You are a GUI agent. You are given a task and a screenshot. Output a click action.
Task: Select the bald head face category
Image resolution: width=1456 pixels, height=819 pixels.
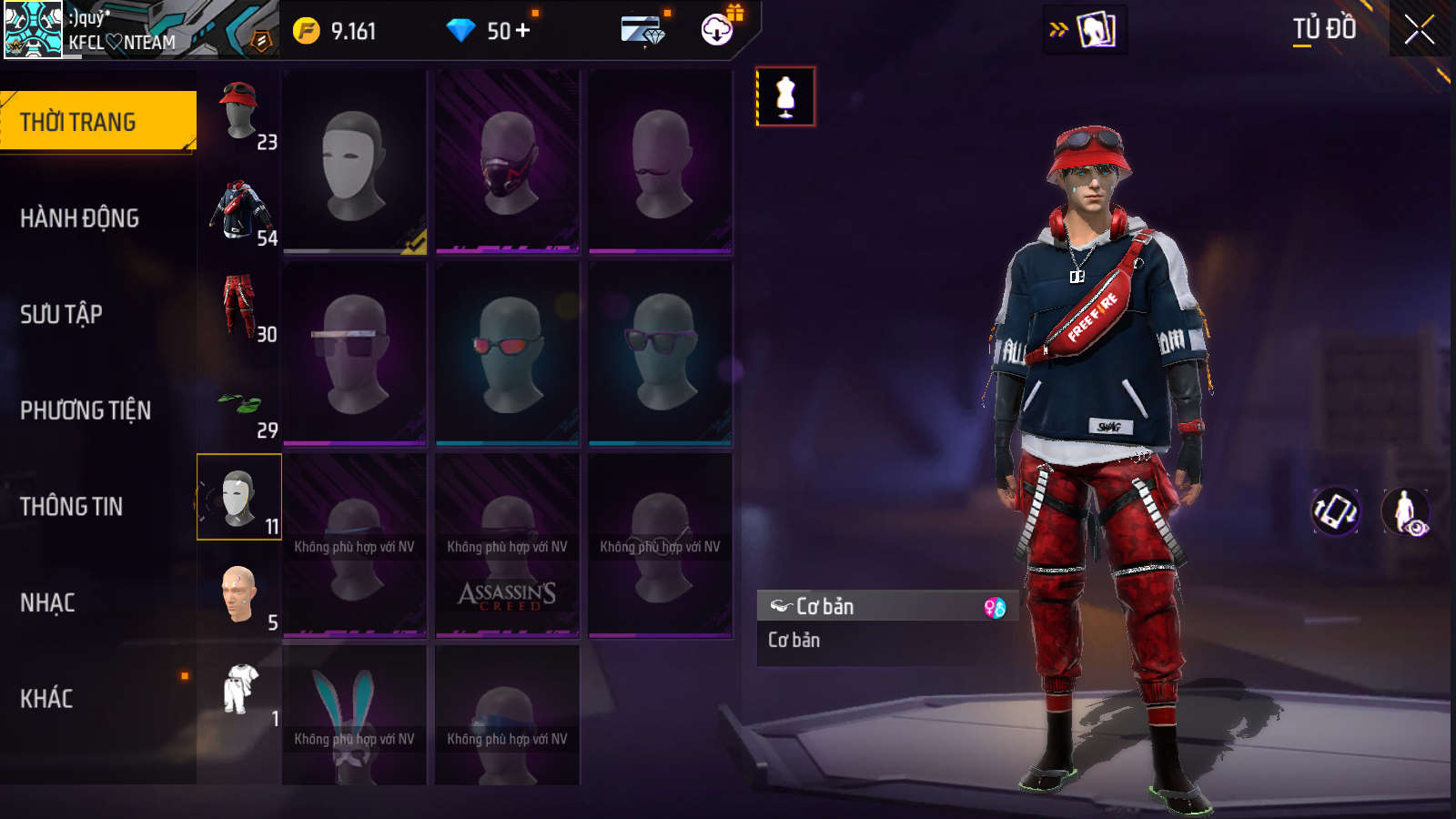239,595
